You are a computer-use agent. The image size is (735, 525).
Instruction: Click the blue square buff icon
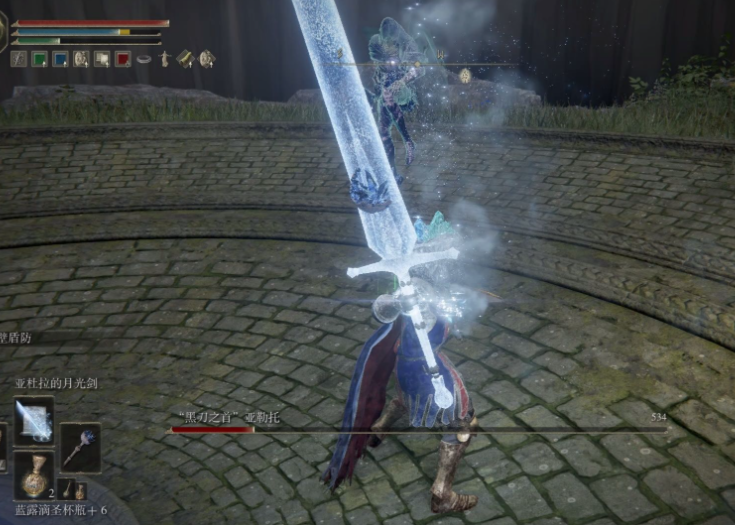point(60,59)
